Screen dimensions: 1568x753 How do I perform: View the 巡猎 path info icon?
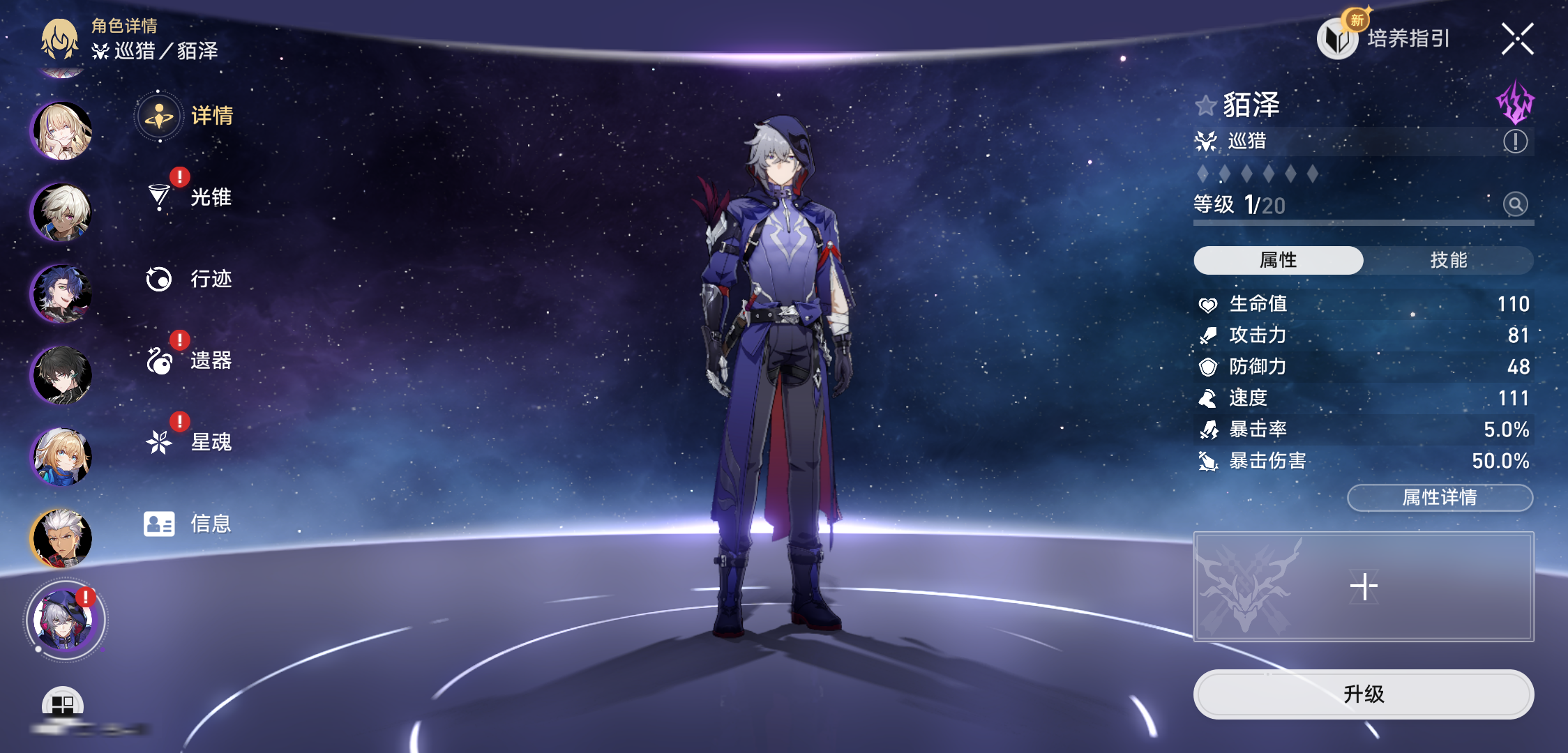tap(1515, 142)
